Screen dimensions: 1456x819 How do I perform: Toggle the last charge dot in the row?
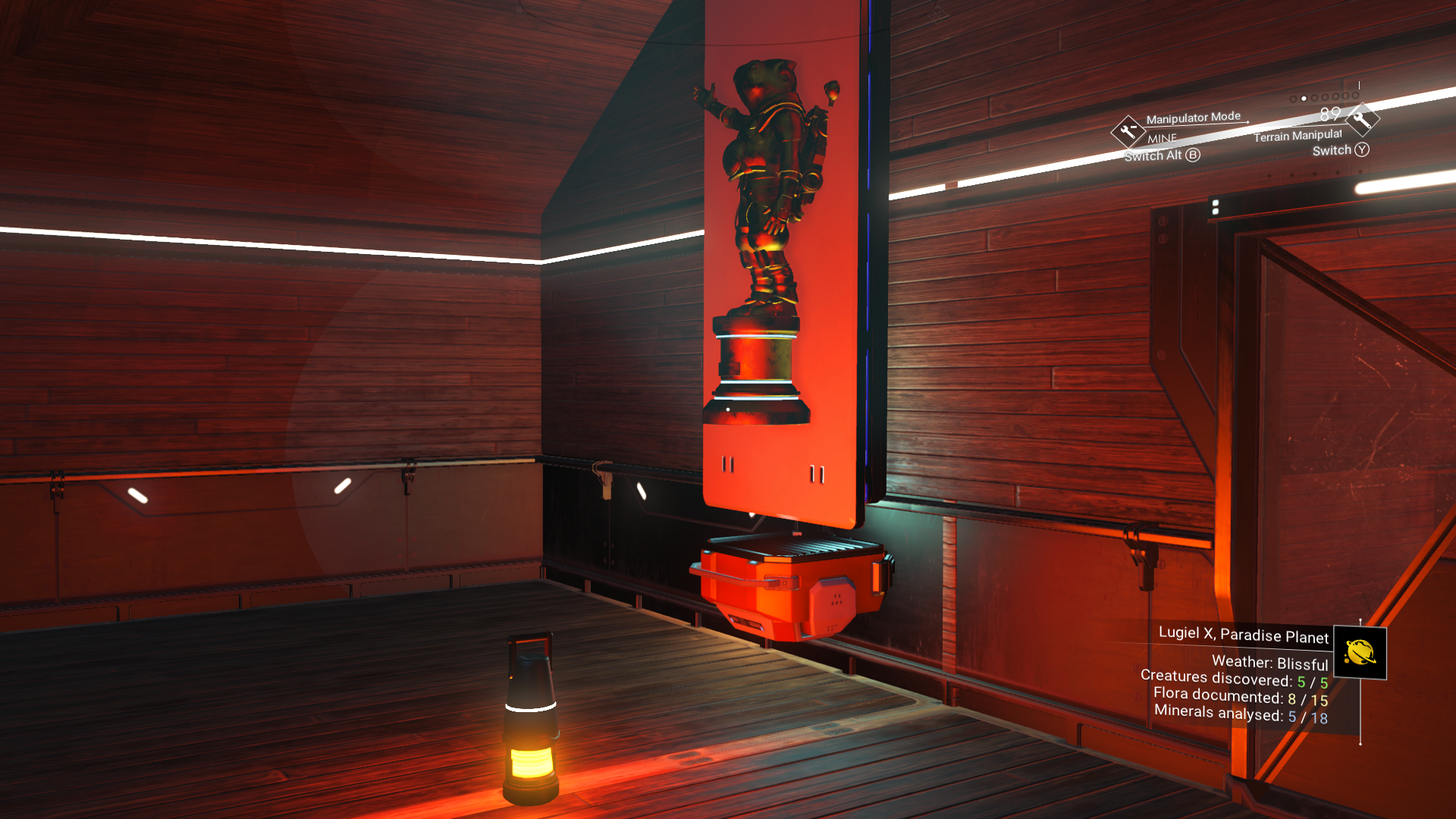coord(1354,96)
